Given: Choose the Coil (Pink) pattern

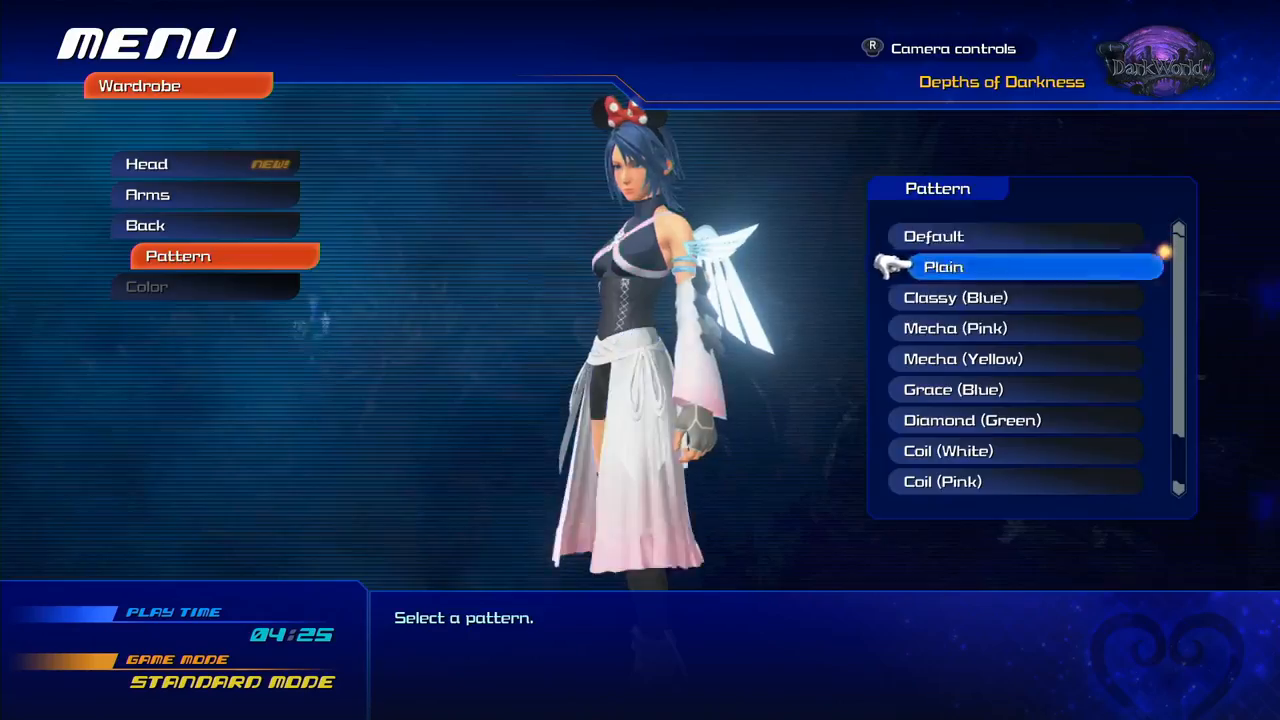Looking at the screenshot, I should pyautogui.click(x=1015, y=482).
